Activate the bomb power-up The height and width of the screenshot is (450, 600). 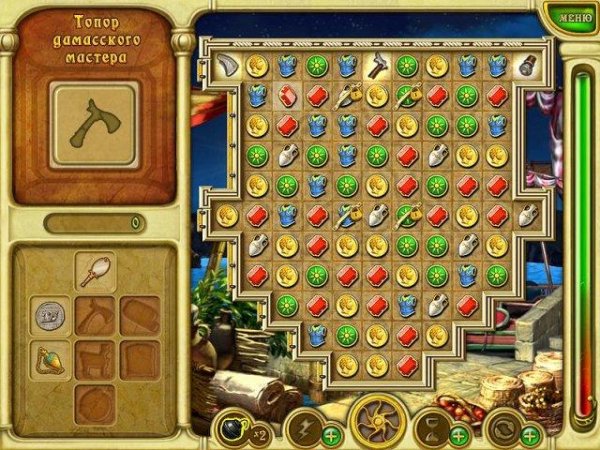[231, 427]
